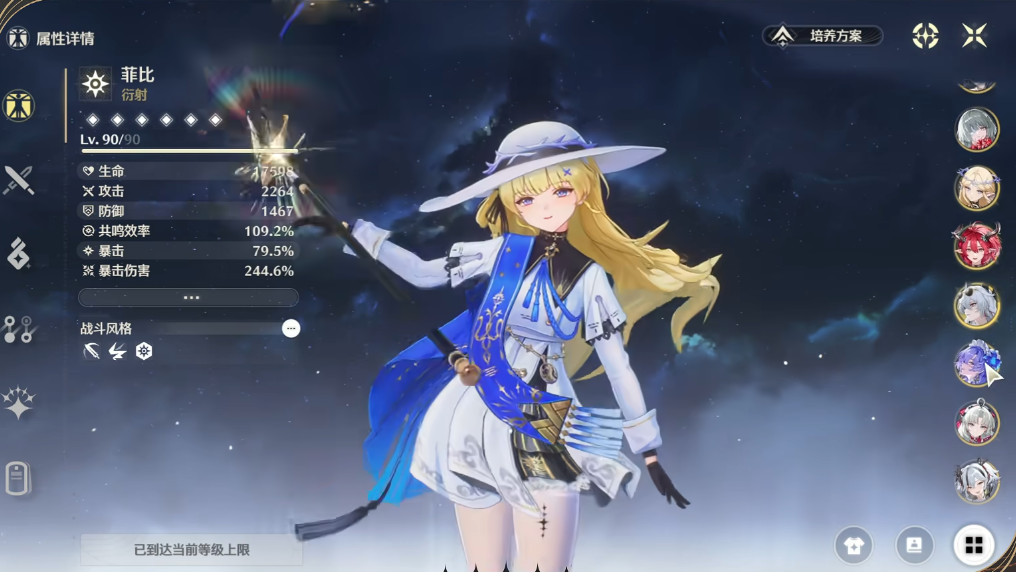Choose the blonde character with halo portrait
1016x572 pixels.
point(977,188)
